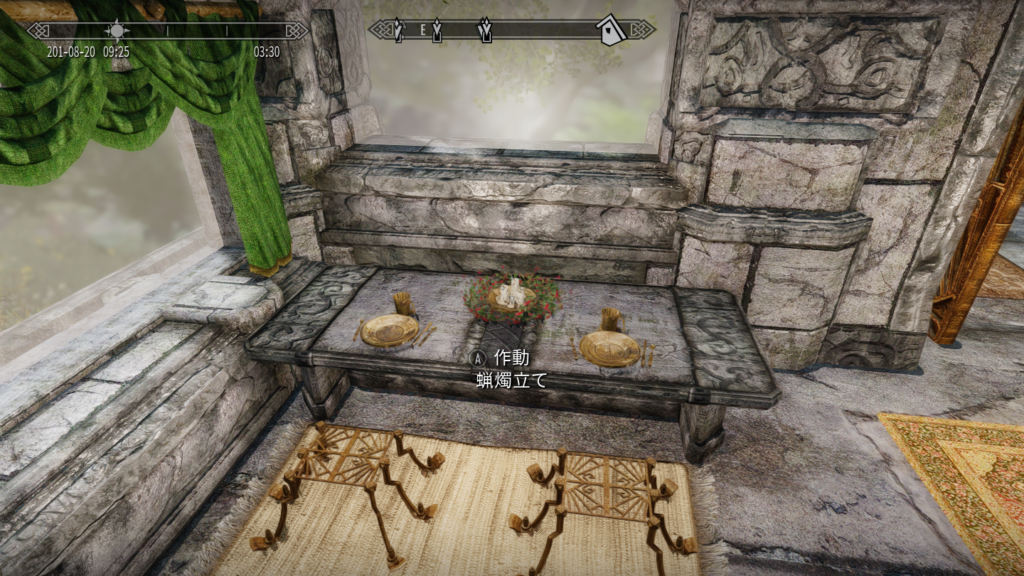Select the sun icon on the time bar

pos(118,30)
